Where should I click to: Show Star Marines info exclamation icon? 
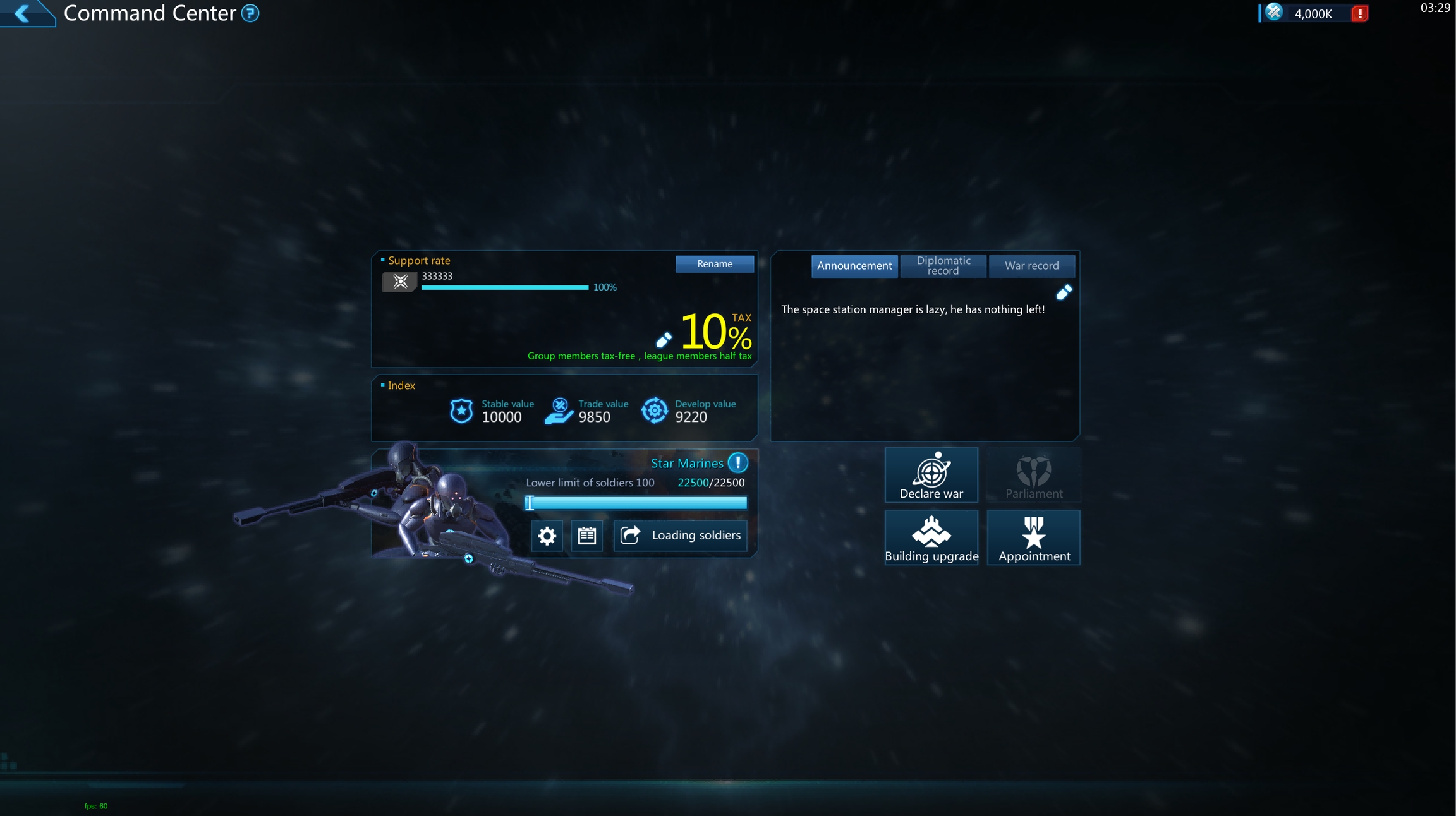coord(737,463)
